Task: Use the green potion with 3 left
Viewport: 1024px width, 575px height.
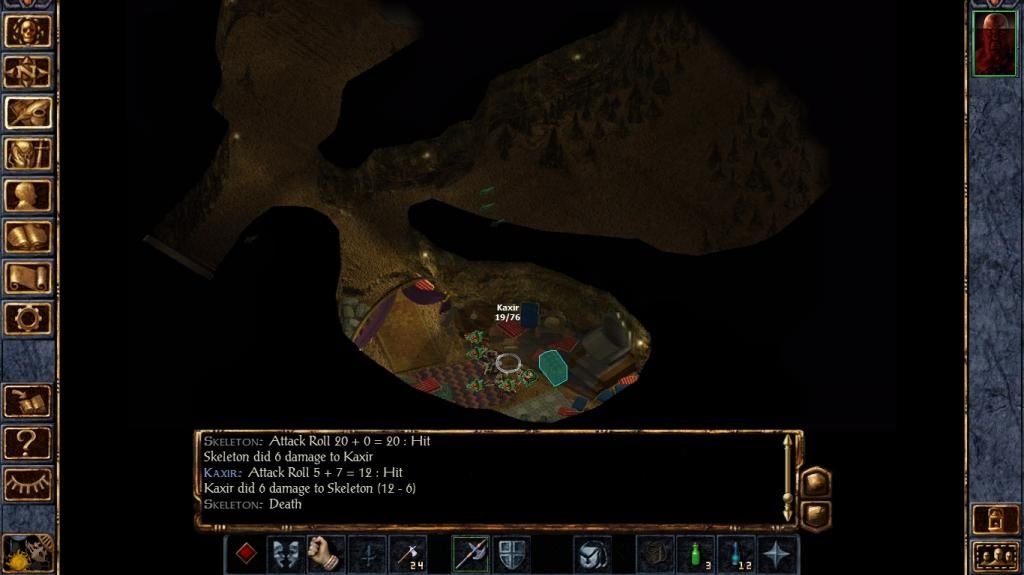Action: (x=695, y=554)
